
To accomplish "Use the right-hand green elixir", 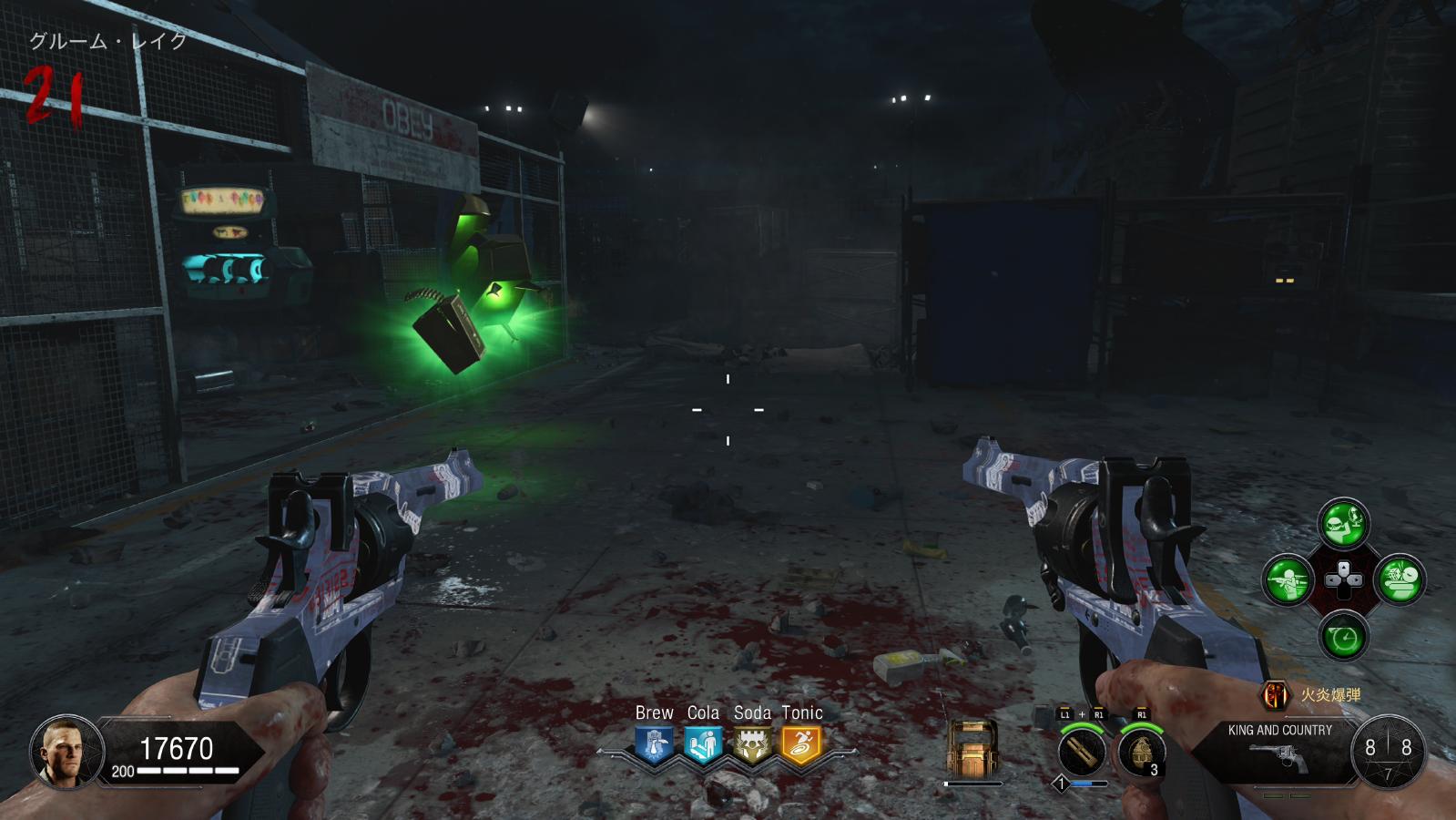I will tap(1400, 579).
